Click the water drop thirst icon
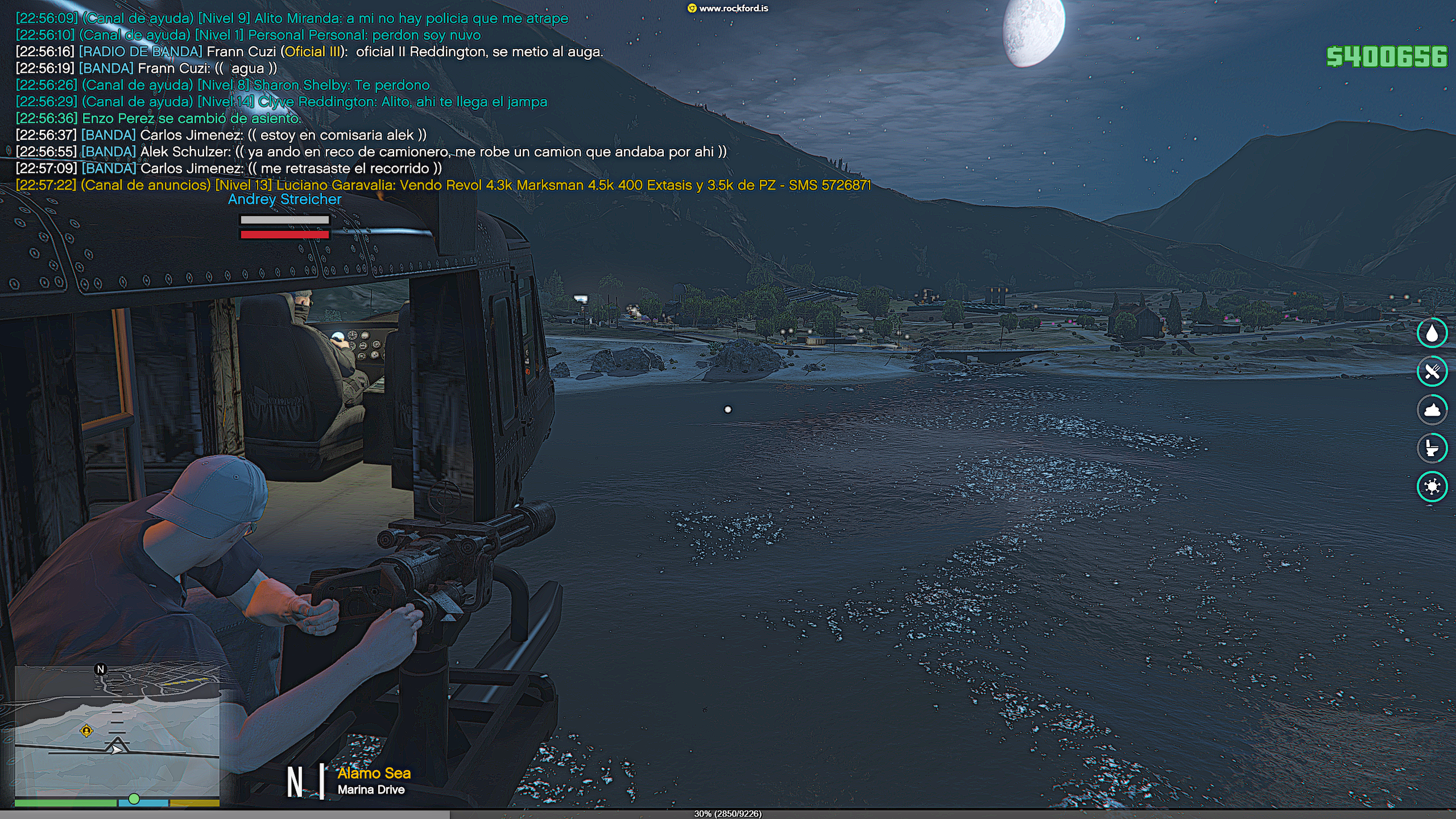 pyautogui.click(x=1432, y=334)
